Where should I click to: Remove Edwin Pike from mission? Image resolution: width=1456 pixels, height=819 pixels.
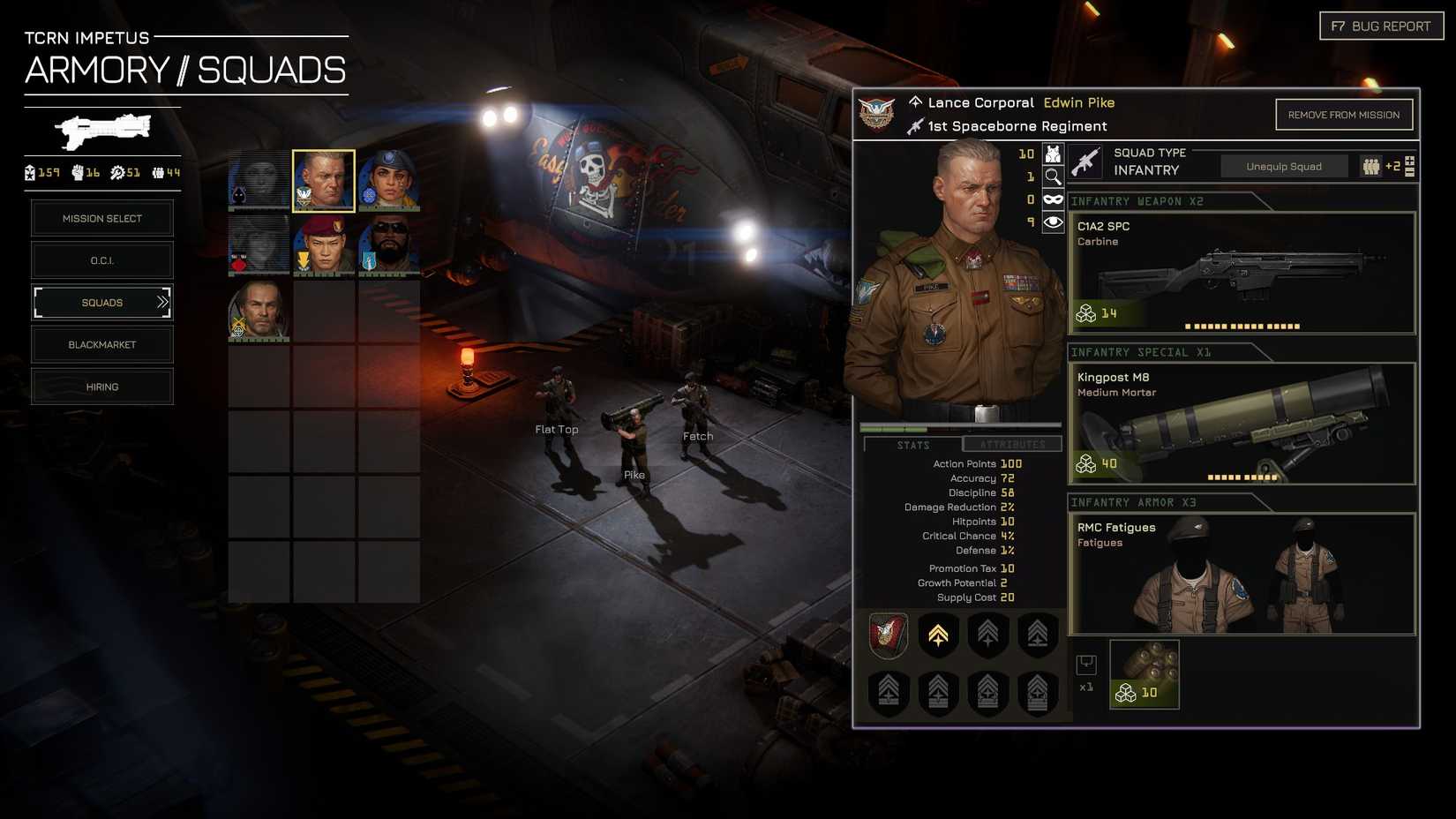(1343, 115)
